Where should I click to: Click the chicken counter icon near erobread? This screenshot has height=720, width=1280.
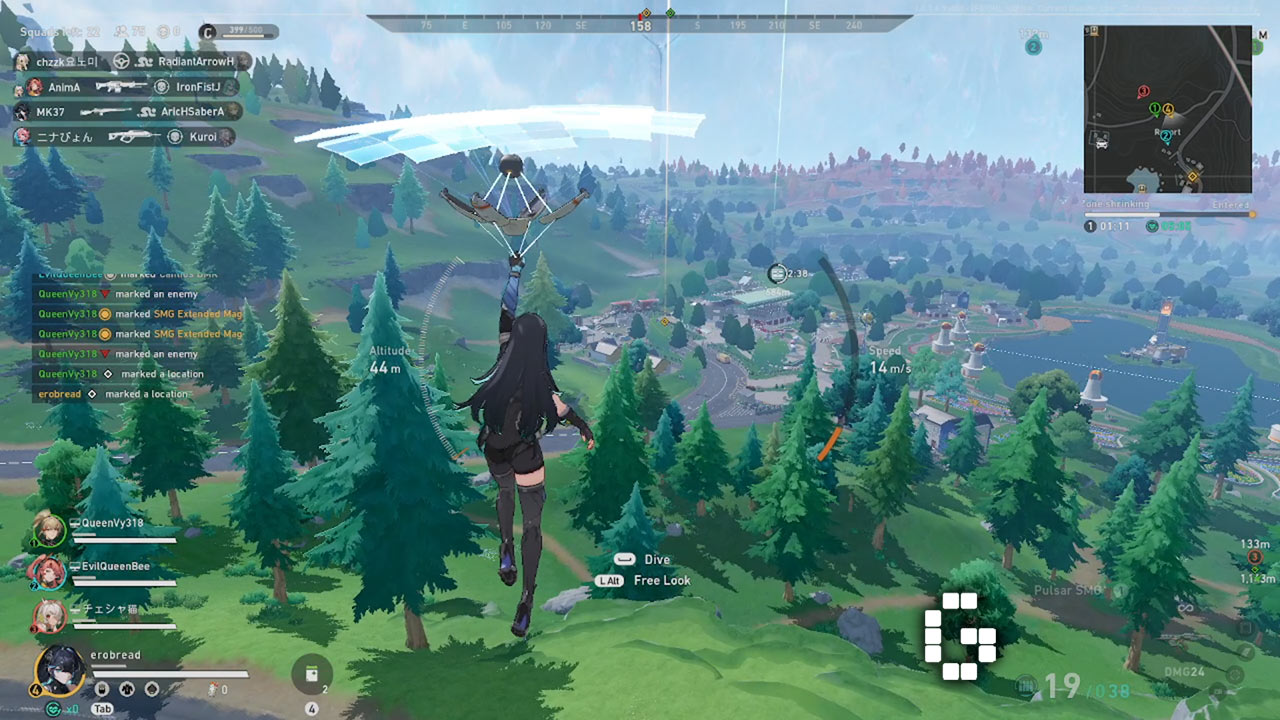213,688
